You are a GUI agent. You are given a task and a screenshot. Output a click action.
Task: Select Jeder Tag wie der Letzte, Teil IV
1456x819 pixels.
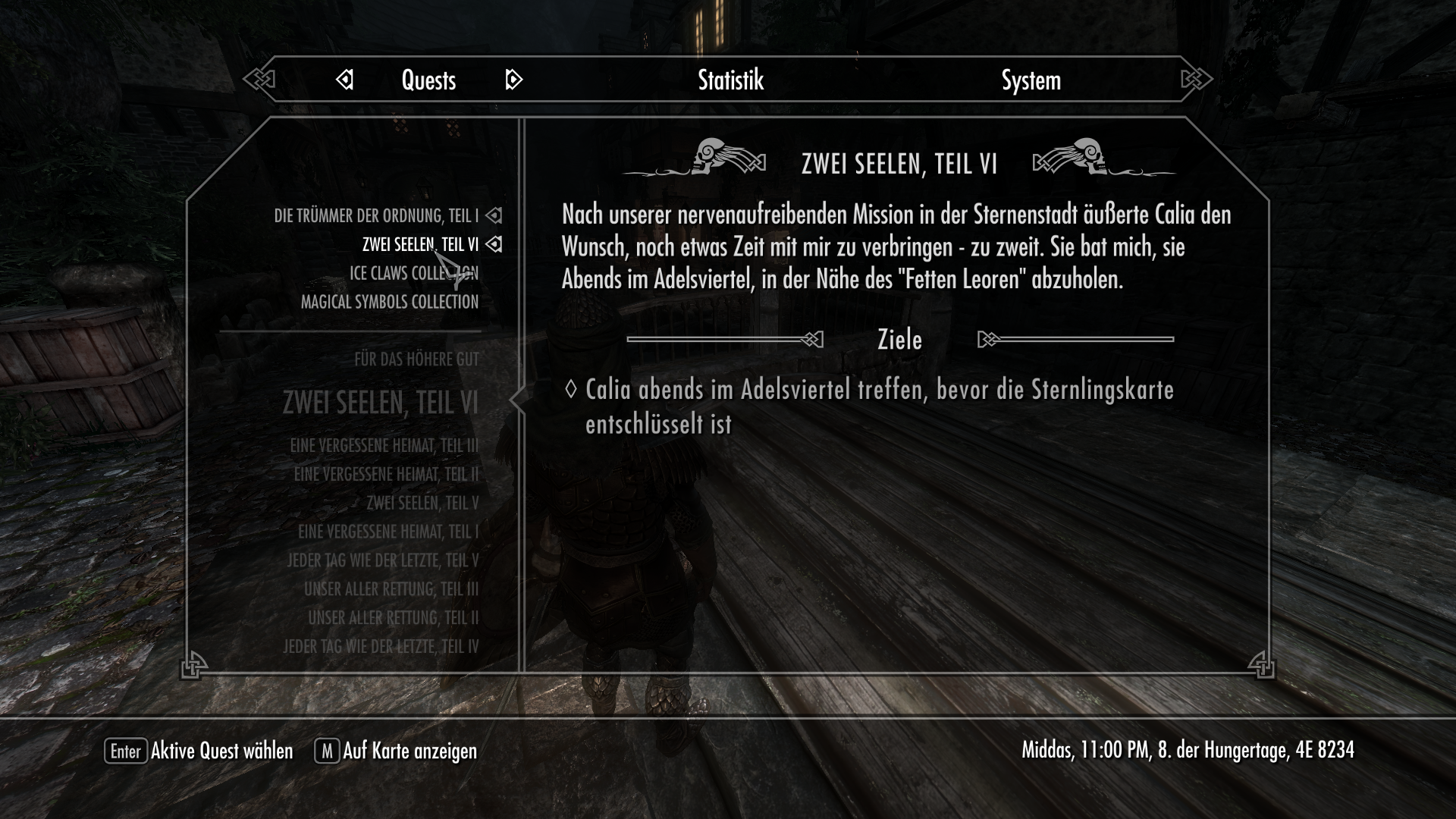click(x=381, y=647)
